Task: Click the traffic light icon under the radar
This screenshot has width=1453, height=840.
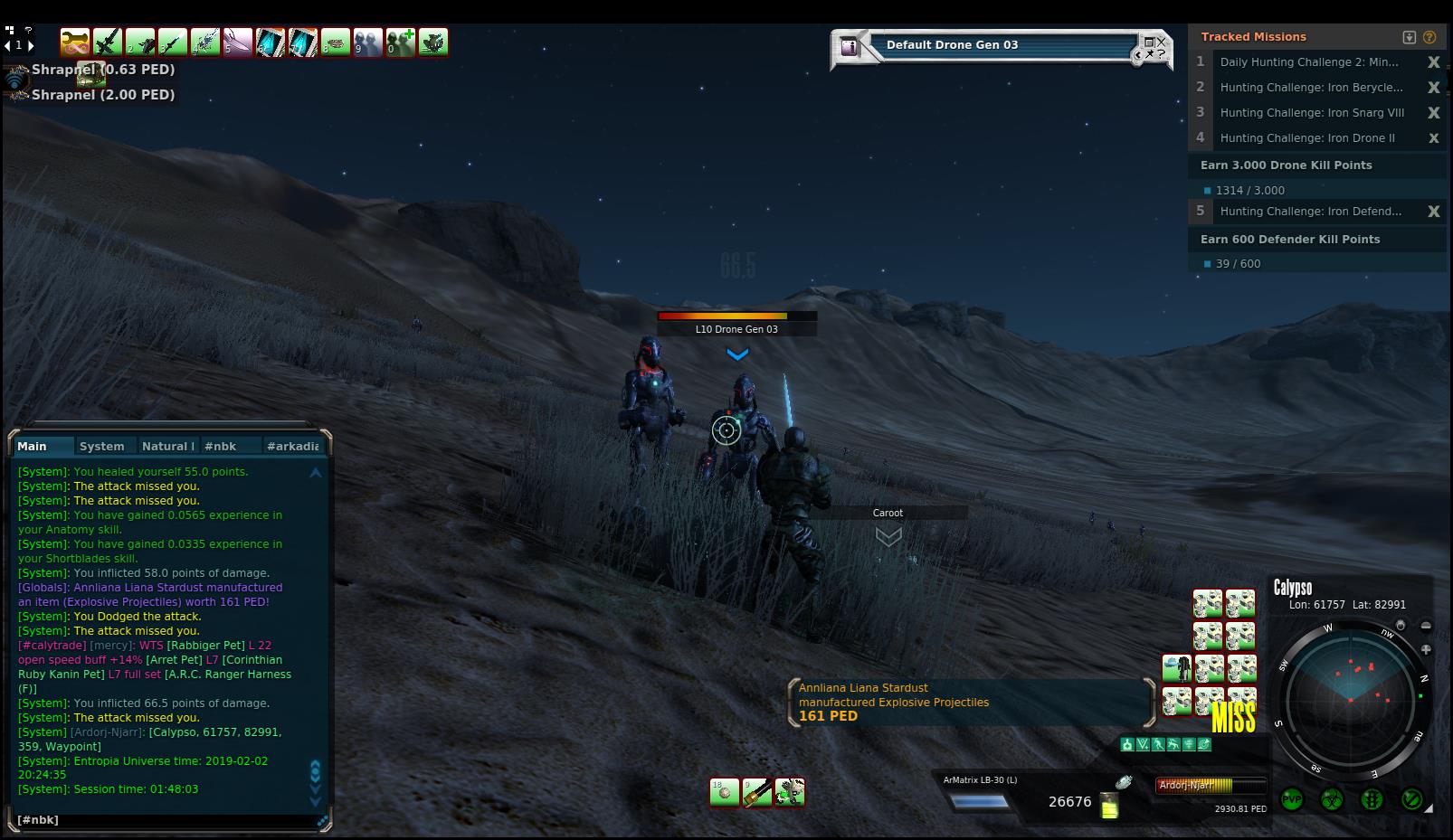Action: coord(1372,799)
